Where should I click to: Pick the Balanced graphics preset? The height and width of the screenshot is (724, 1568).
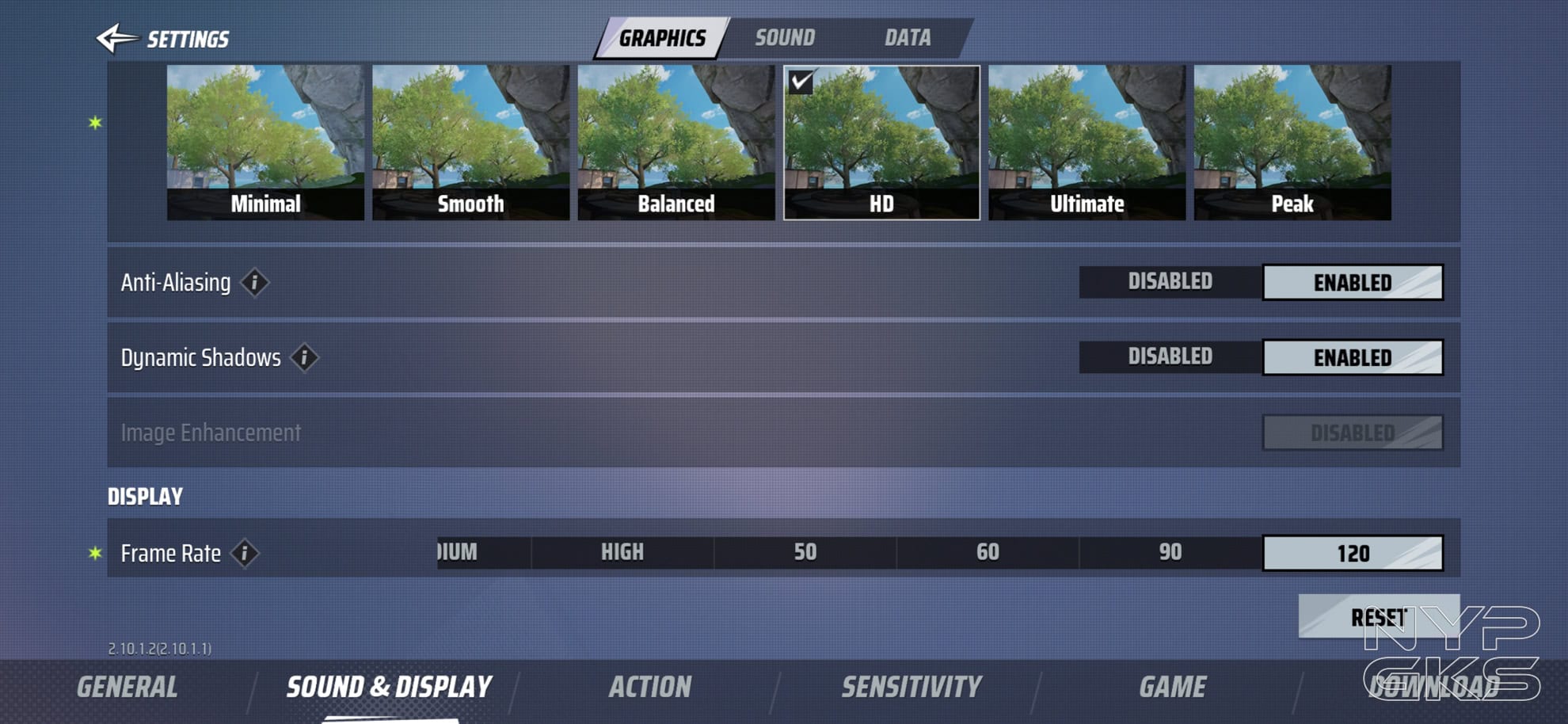676,143
